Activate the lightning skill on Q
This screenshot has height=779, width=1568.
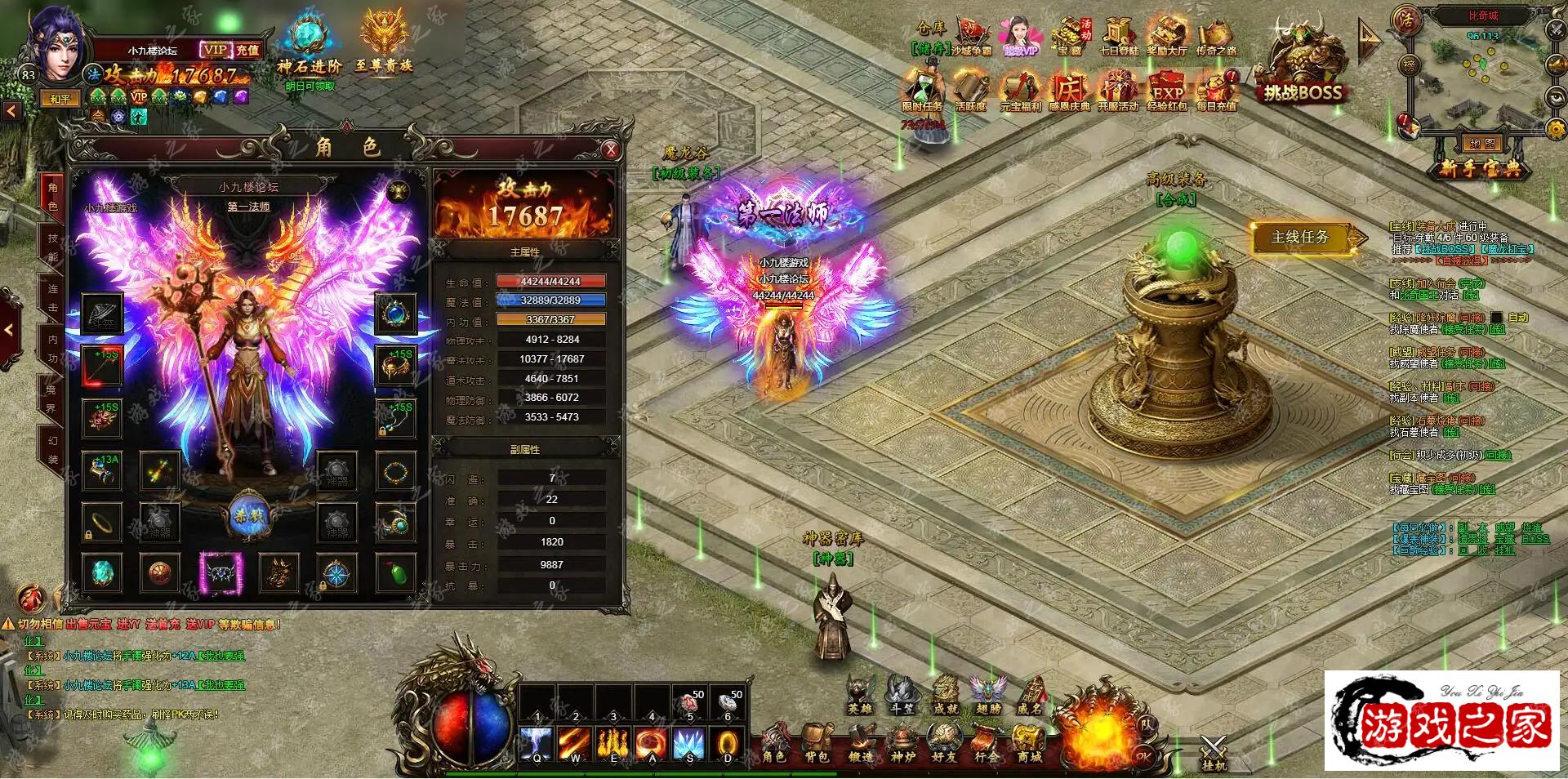click(x=537, y=743)
